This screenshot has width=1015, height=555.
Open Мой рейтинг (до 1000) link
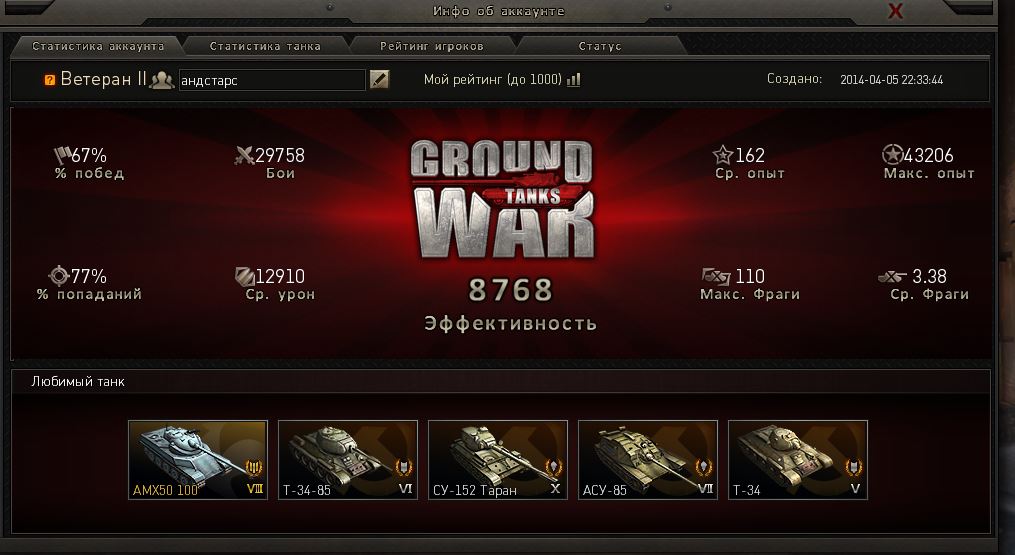pos(501,80)
